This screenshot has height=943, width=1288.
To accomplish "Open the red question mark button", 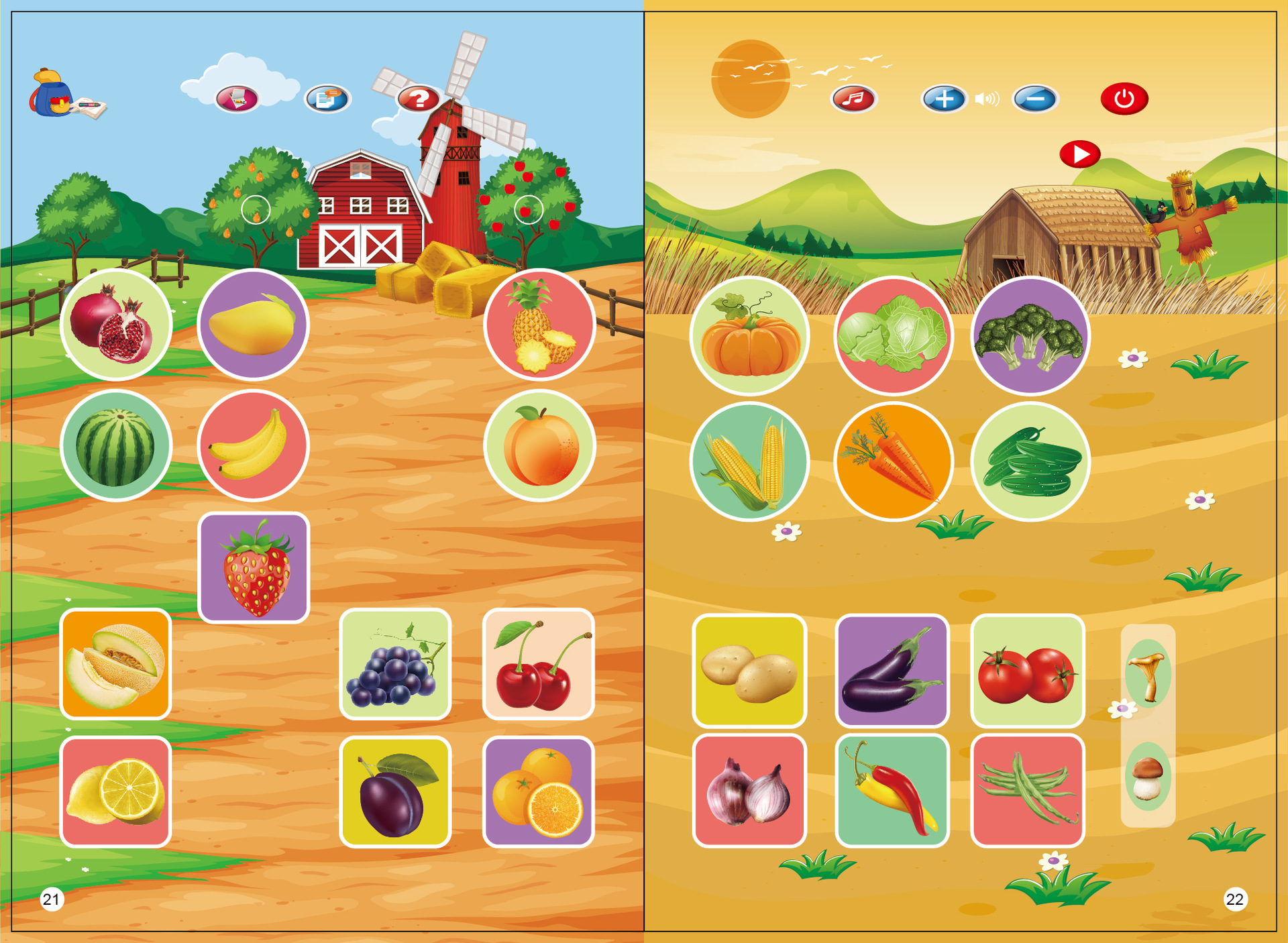I will coord(419,99).
